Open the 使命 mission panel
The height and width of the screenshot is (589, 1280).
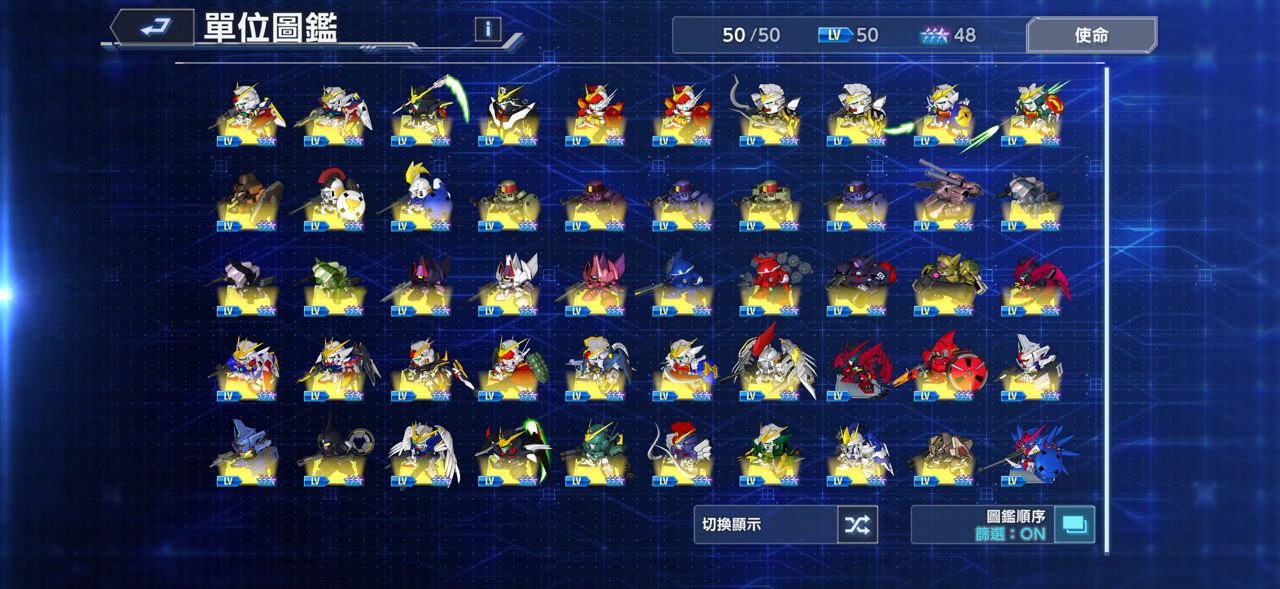coord(1091,35)
